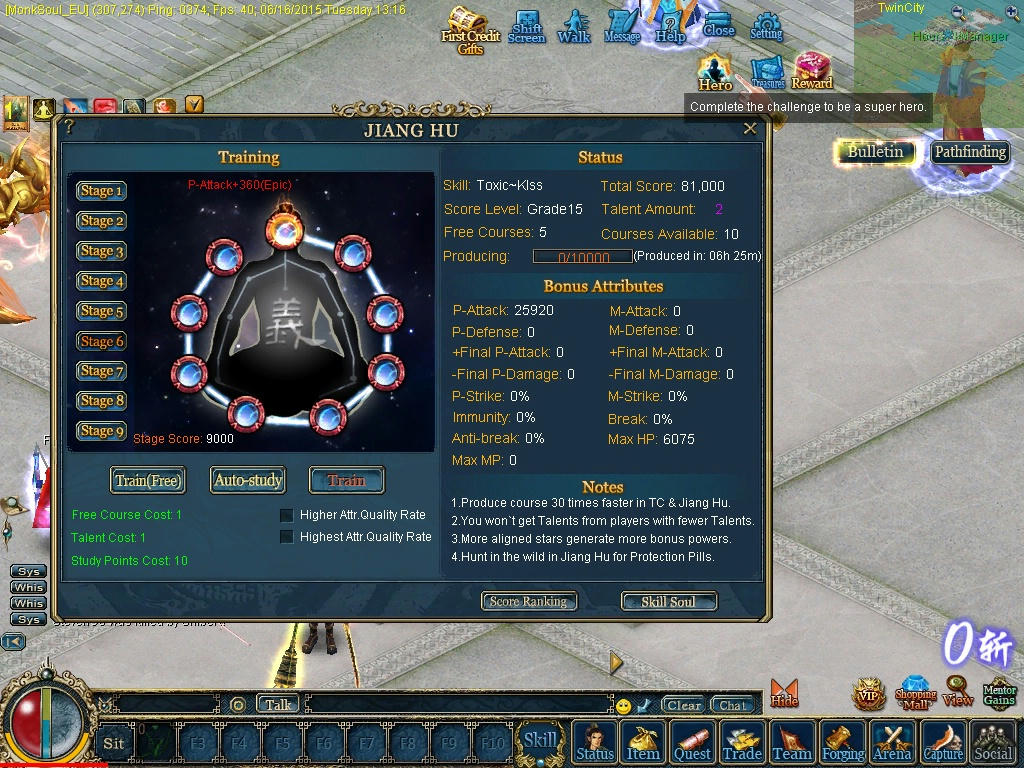Switch to Stage 5 training
This screenshot has height=768, width=1024.
[x=101, y=311]
